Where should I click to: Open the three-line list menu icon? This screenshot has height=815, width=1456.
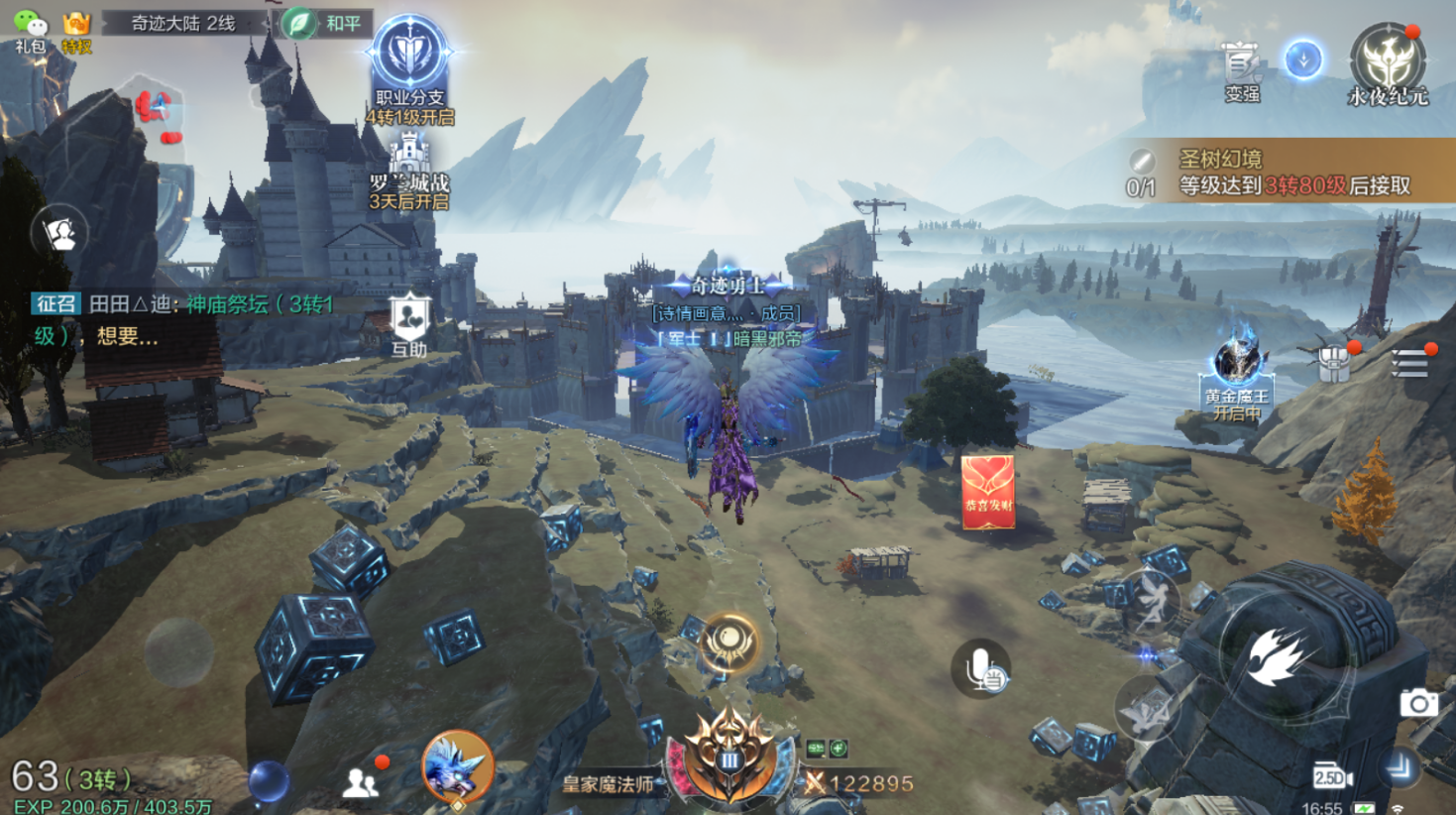click(1408, 364)
